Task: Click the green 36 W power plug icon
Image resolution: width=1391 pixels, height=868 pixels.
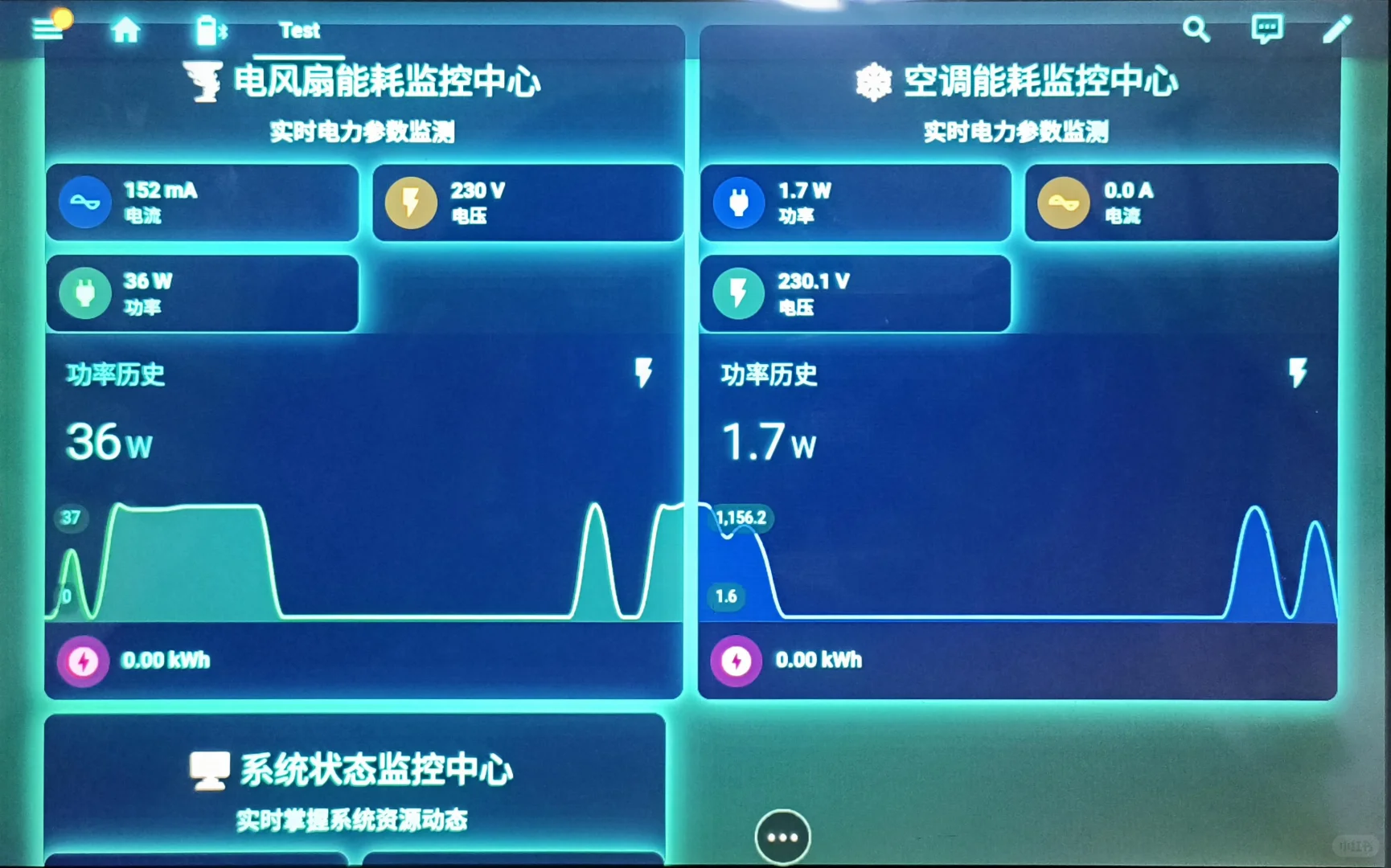Action: 85,293
